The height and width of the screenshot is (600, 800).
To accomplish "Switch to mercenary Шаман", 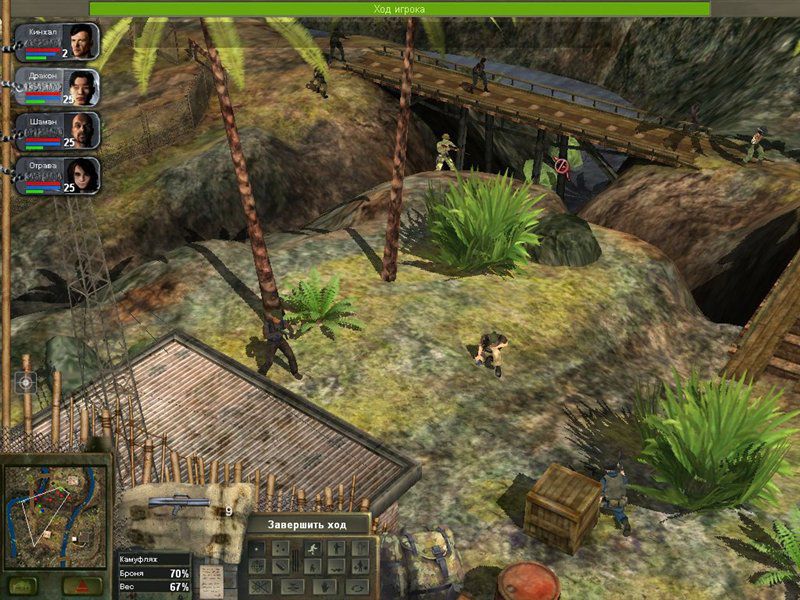I will click(x=58, y=131).
